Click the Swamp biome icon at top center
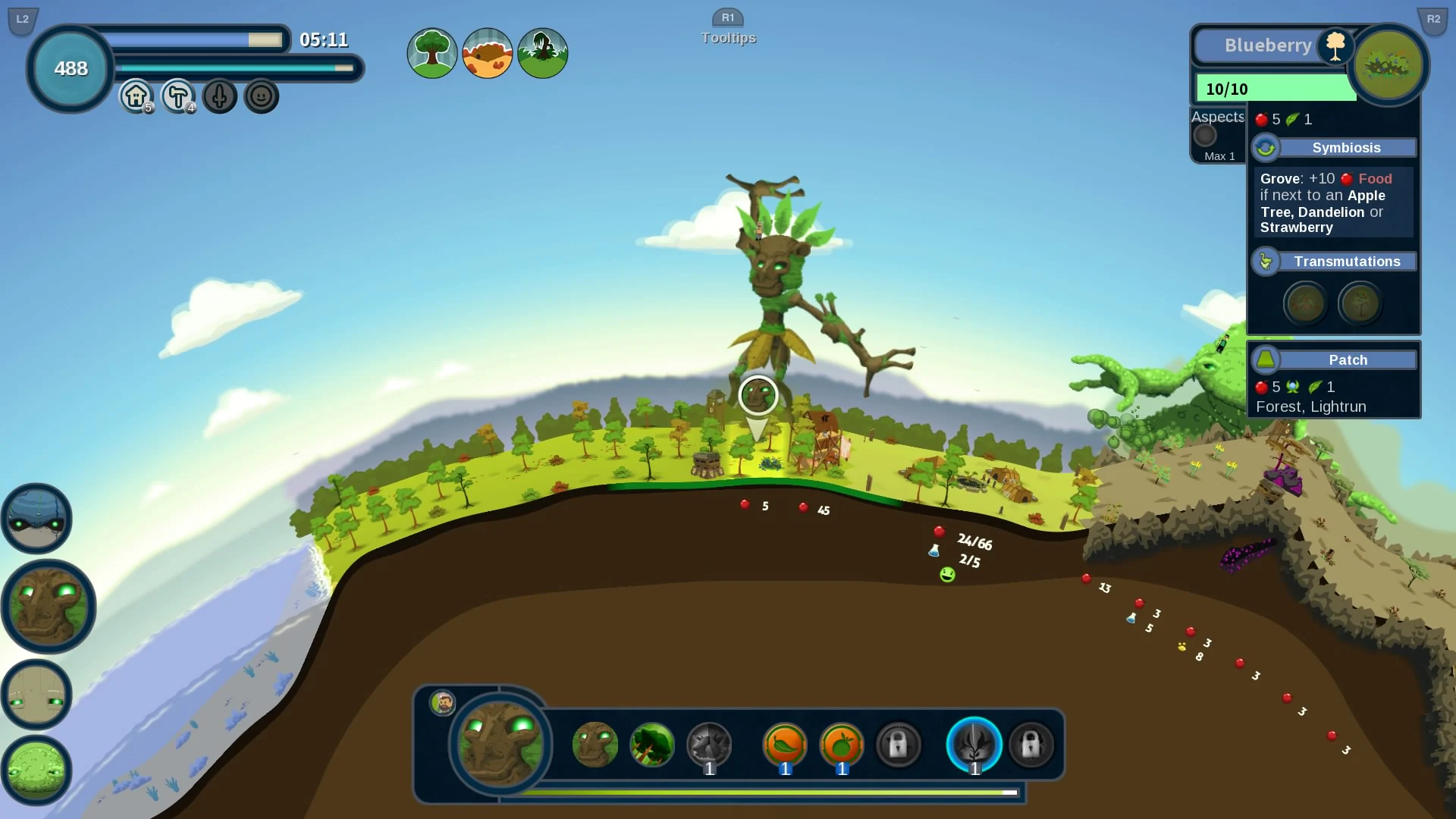Screen dimensions: 1456x819 point(543,53)
